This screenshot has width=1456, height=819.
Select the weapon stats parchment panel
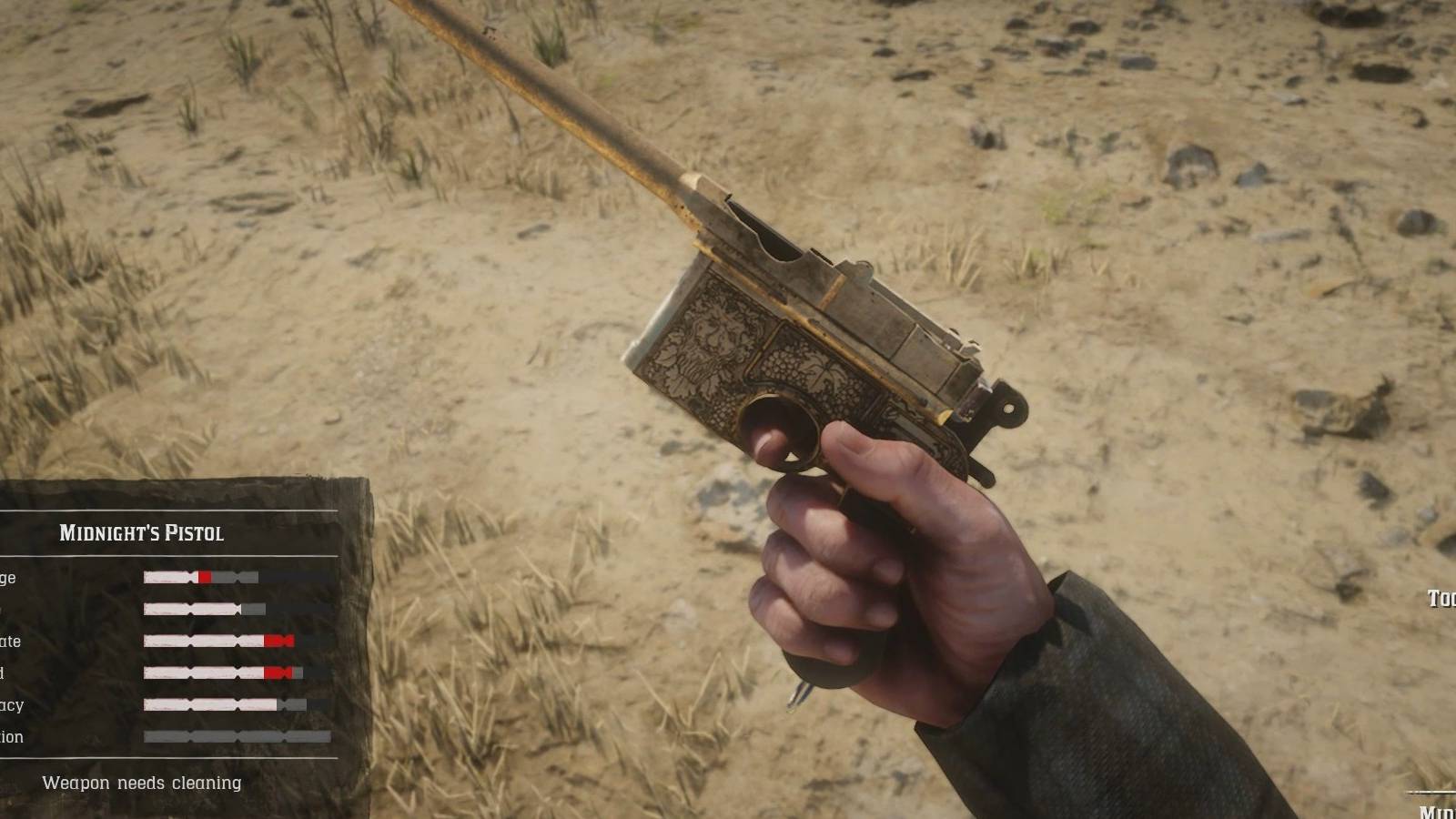click(x=182, y=637)
